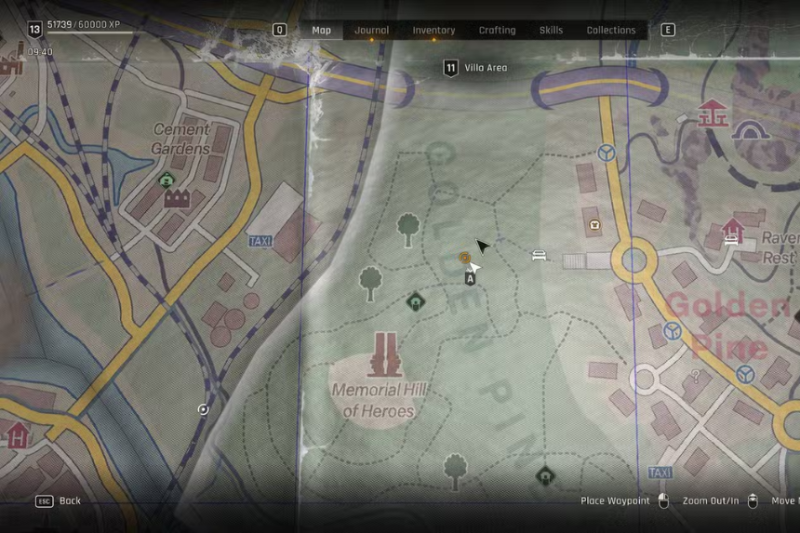Click the orange quest marker on the map

pyautogui.click(x=465, y=258)
